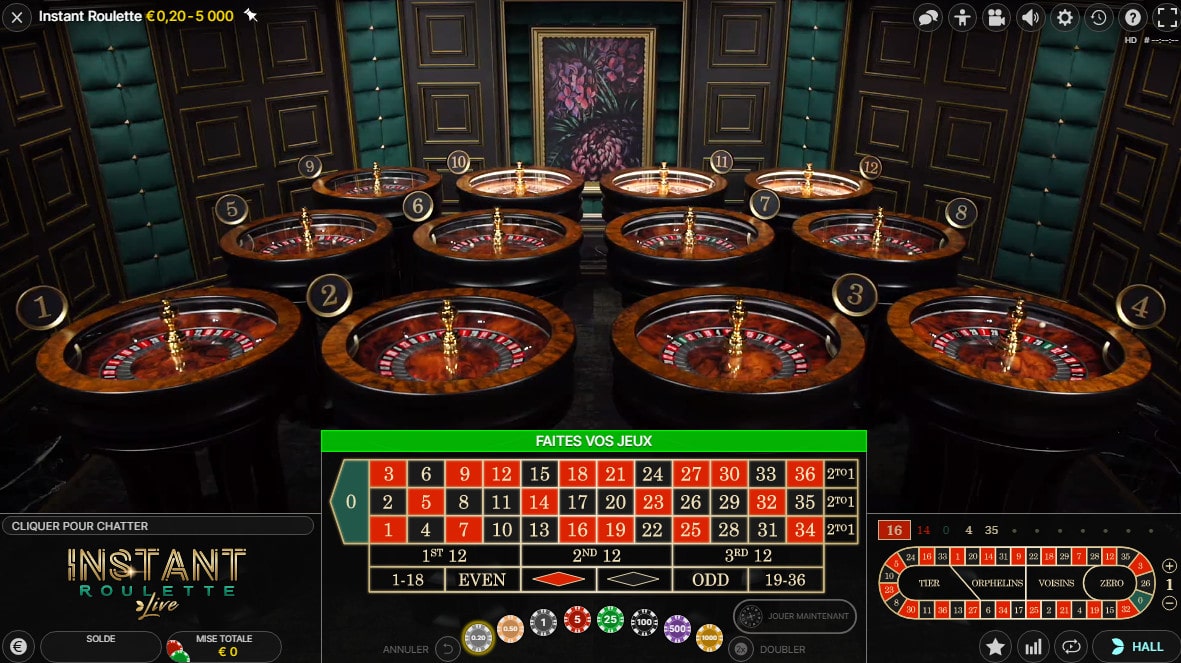
Task: Bet on 19-36
Action: pos(786,579)
